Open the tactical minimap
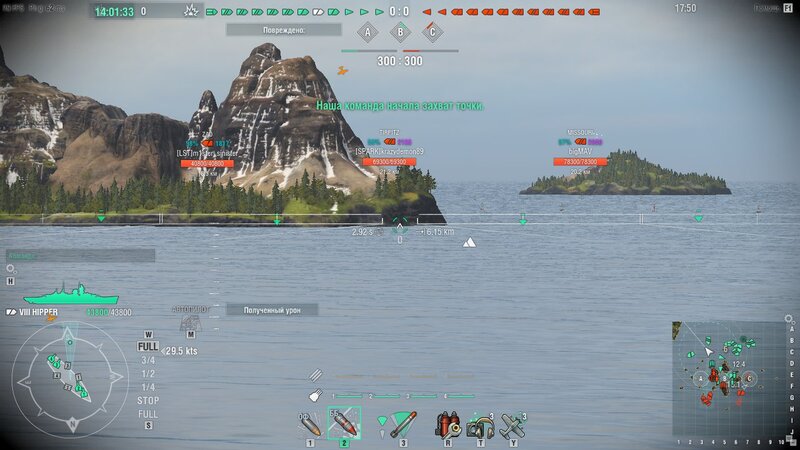Screen dimensions: 800x450 click(728, 378)
